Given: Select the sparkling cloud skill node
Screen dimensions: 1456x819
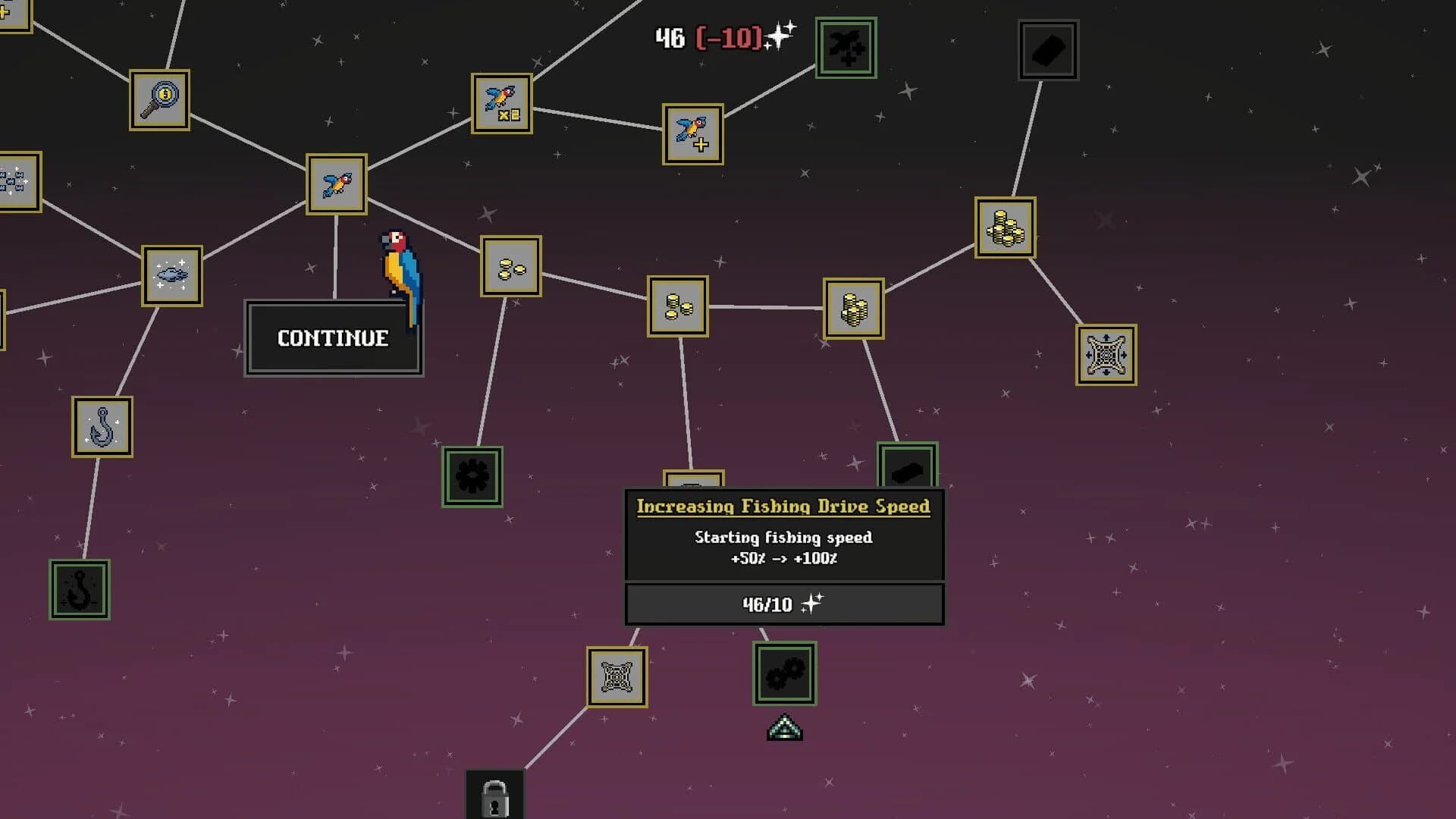Looking at the screenshot, I should (172, 277).
